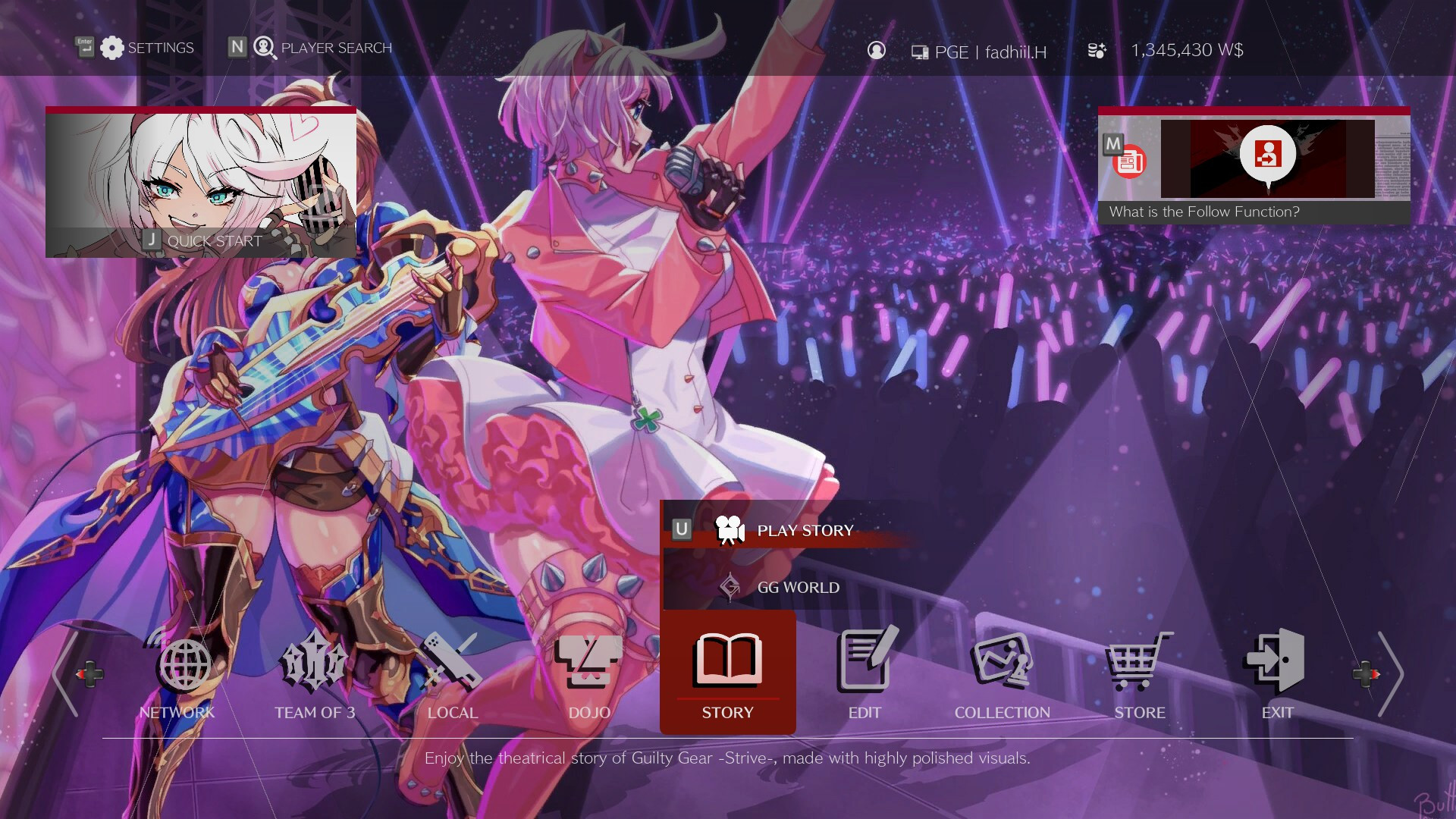Image resolution: width=1456 pixels, height=819 pixels.
Task: Click the W$ currency balance display
Action: [x=1188, y=50]
